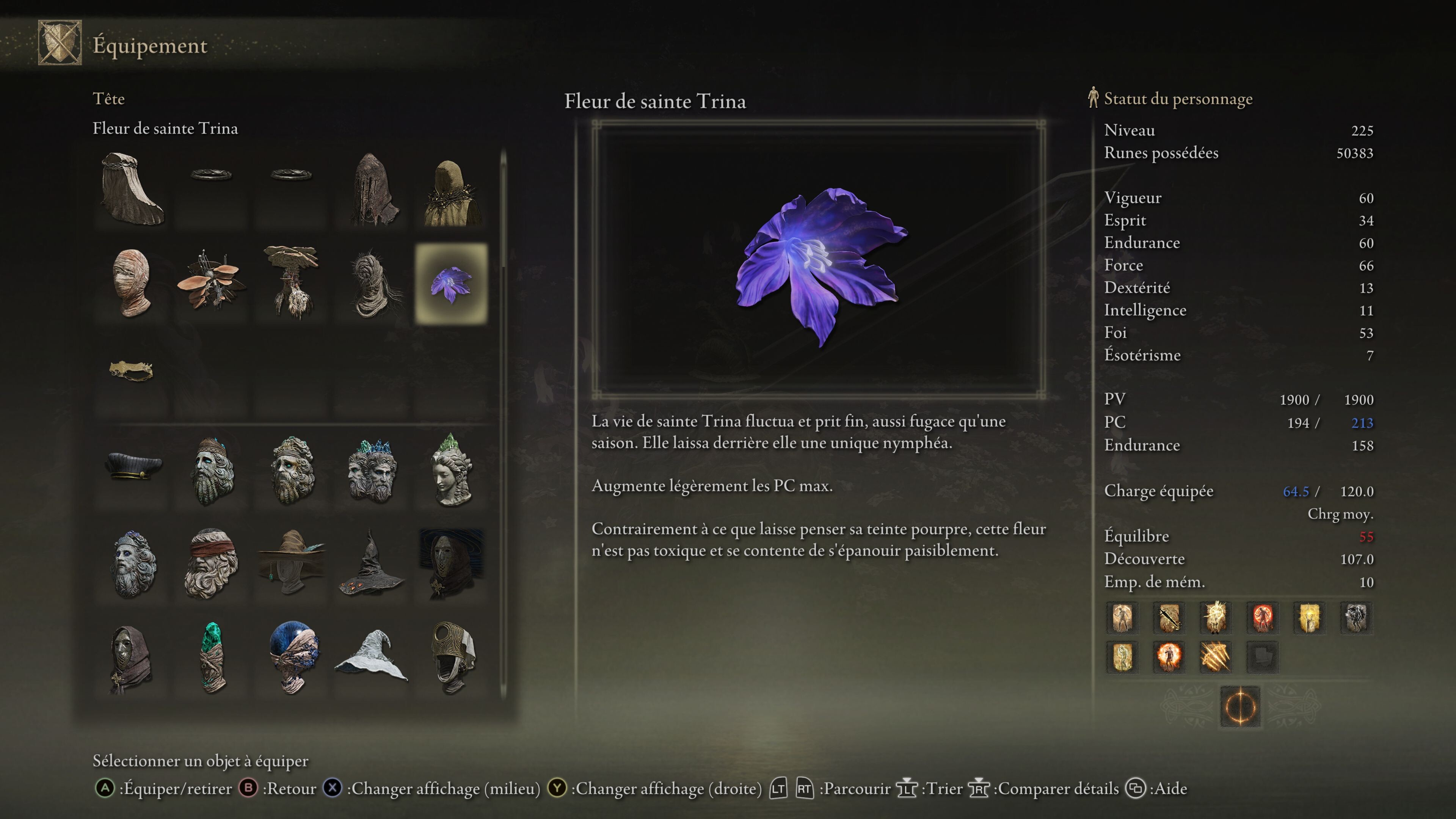Choose the bandage-wrapped head mask
Image resolution: width=1456 pixels, height=819 pixels.
pyautogui.click(x=132, y=284)
